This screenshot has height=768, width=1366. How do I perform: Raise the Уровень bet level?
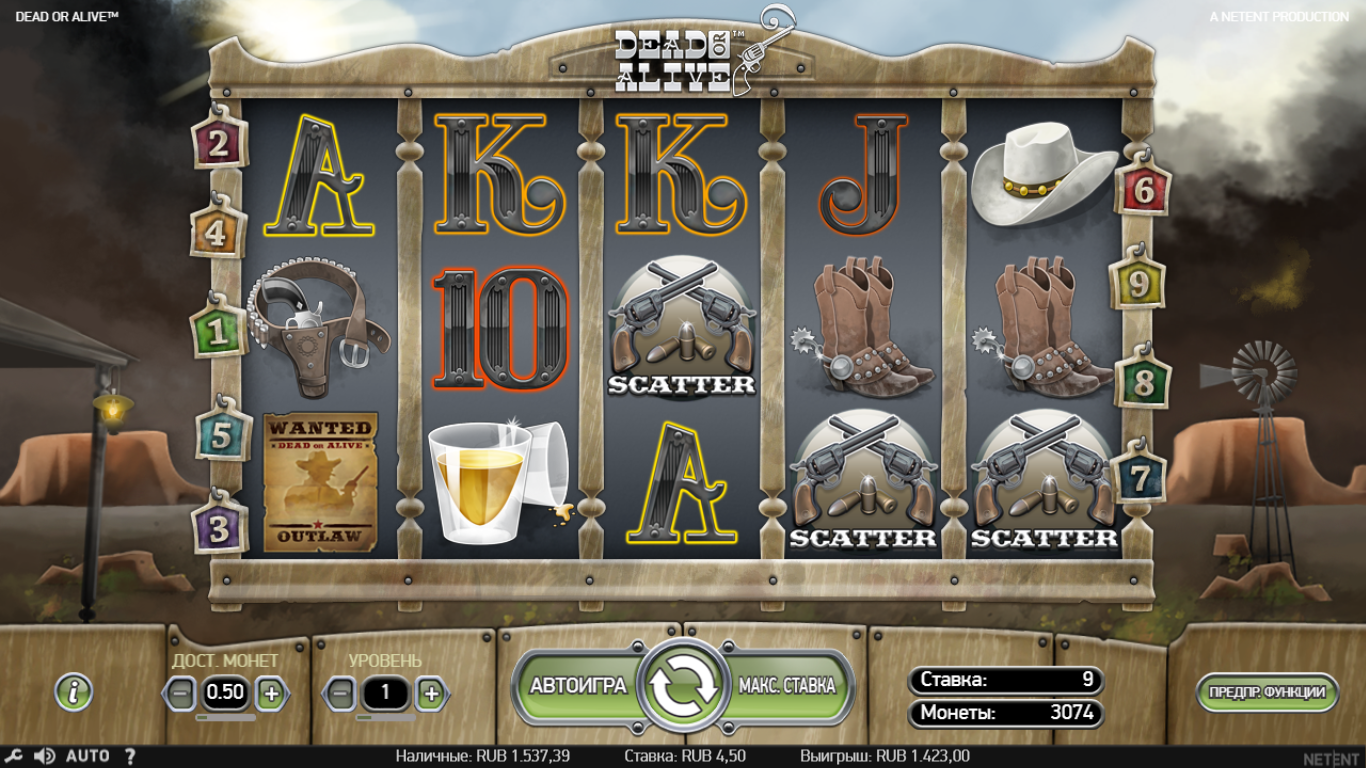tap(431, 692)
